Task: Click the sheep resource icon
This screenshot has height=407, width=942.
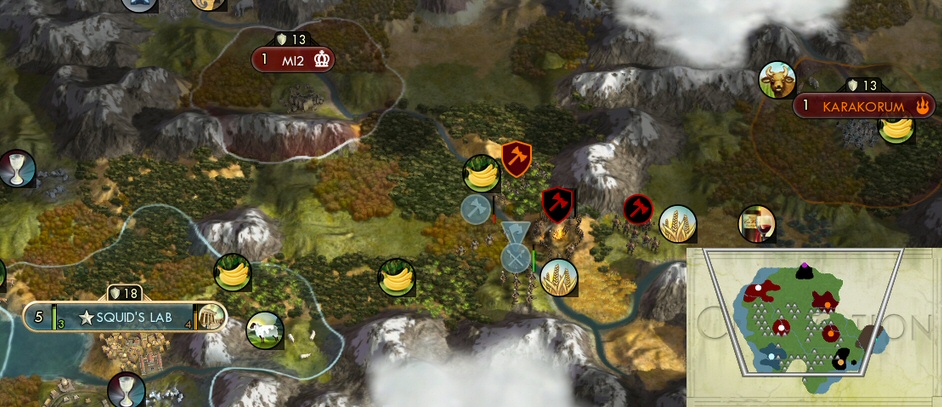Action: point(265,330)
